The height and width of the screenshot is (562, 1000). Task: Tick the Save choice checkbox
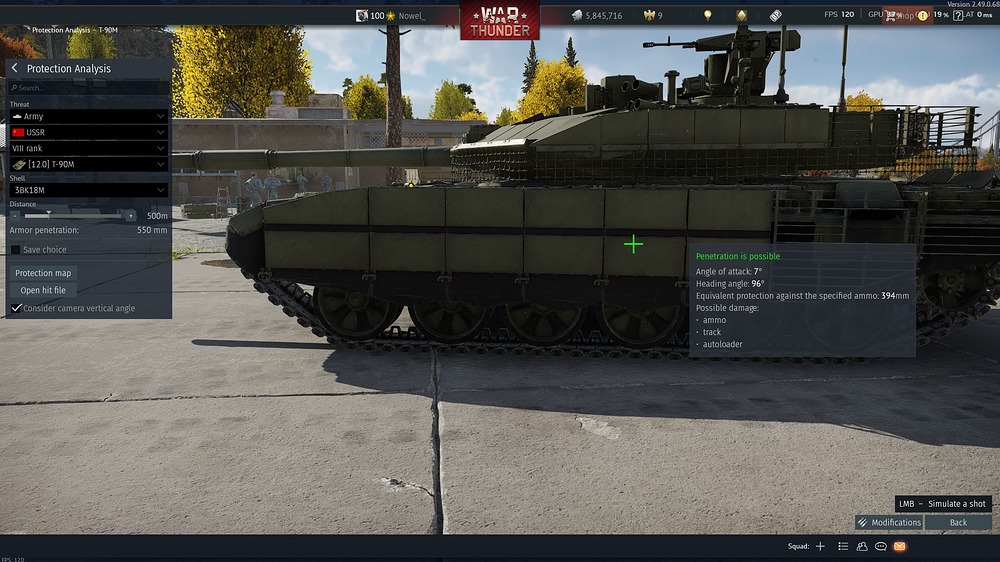(16, 250)
